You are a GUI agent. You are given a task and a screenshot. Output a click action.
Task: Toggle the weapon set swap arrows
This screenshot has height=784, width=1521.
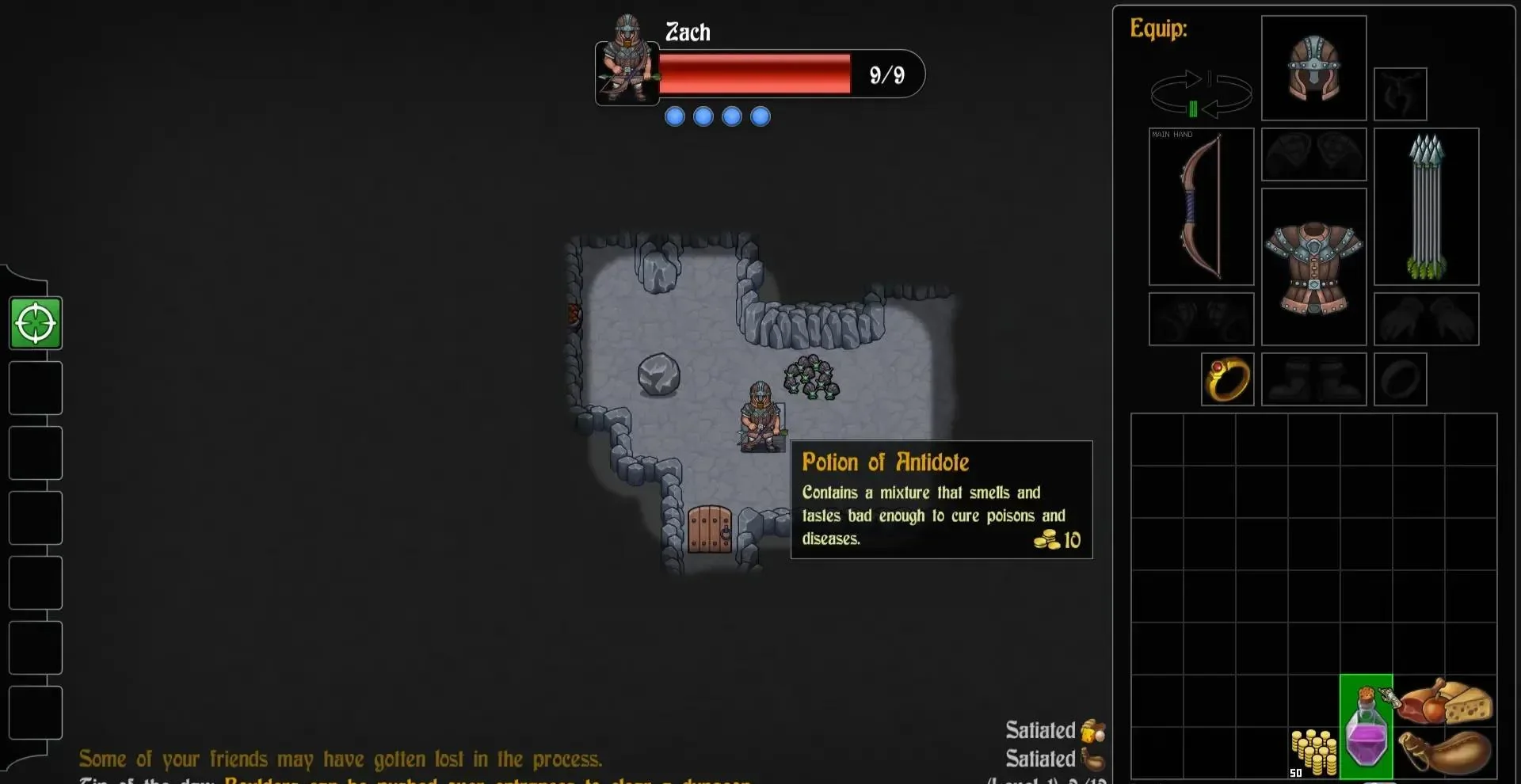tap(1200, 94)
